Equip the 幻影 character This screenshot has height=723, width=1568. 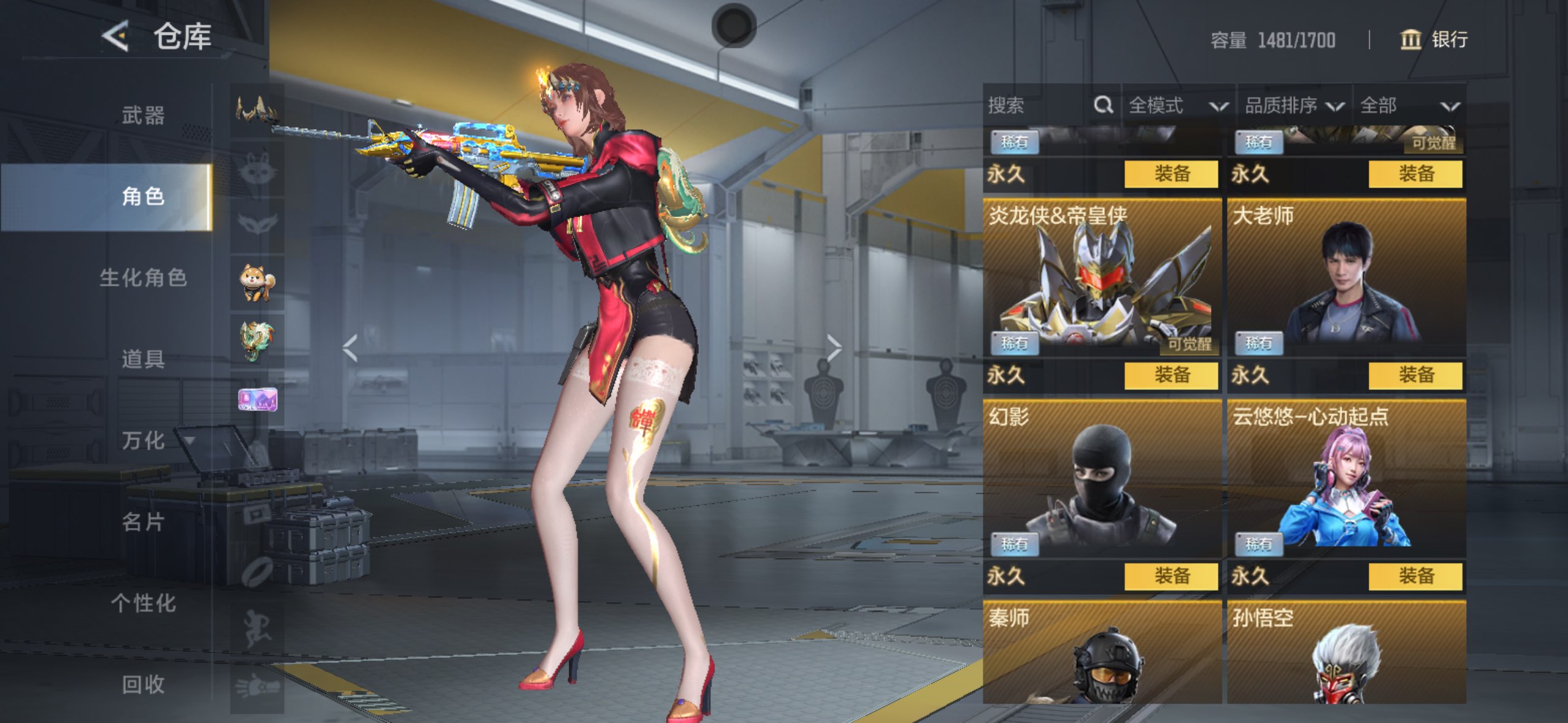pyautogui.click(x=1170, y=576)
